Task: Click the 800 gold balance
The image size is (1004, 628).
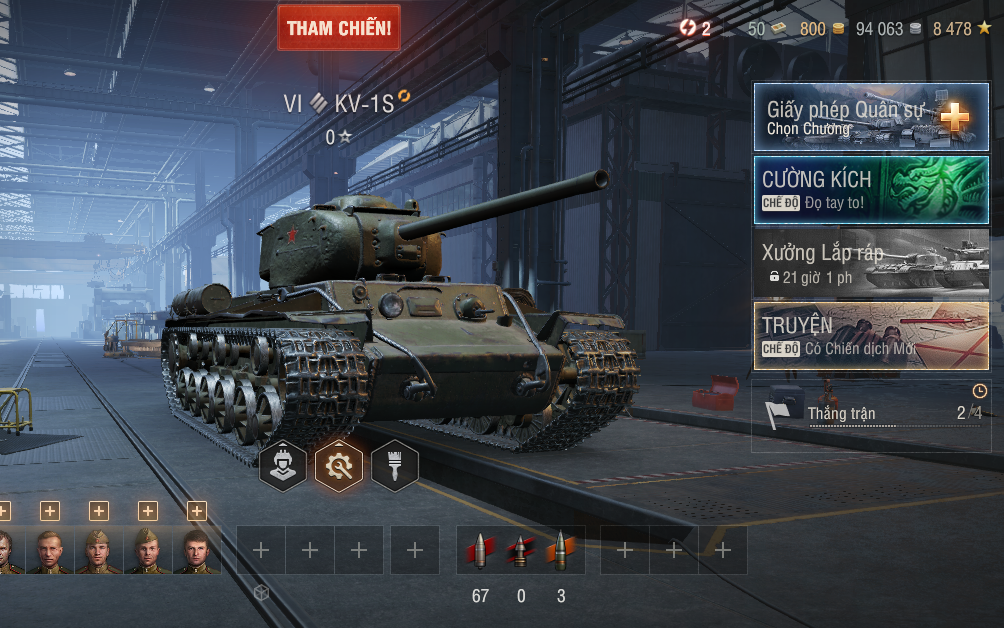Action: click(822, 29)
